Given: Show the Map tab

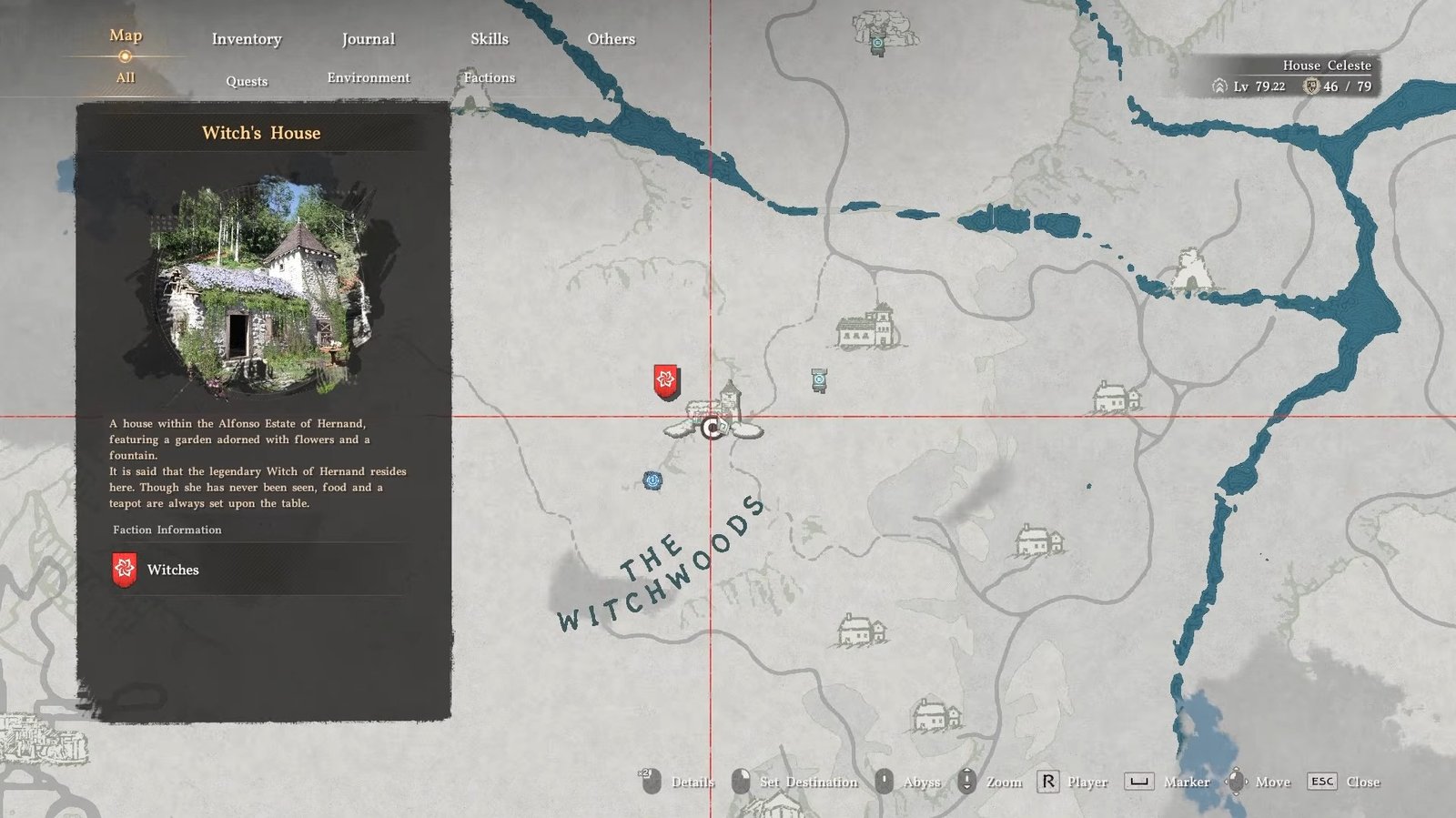Looking at the screenshot, I should pos(126,35).
